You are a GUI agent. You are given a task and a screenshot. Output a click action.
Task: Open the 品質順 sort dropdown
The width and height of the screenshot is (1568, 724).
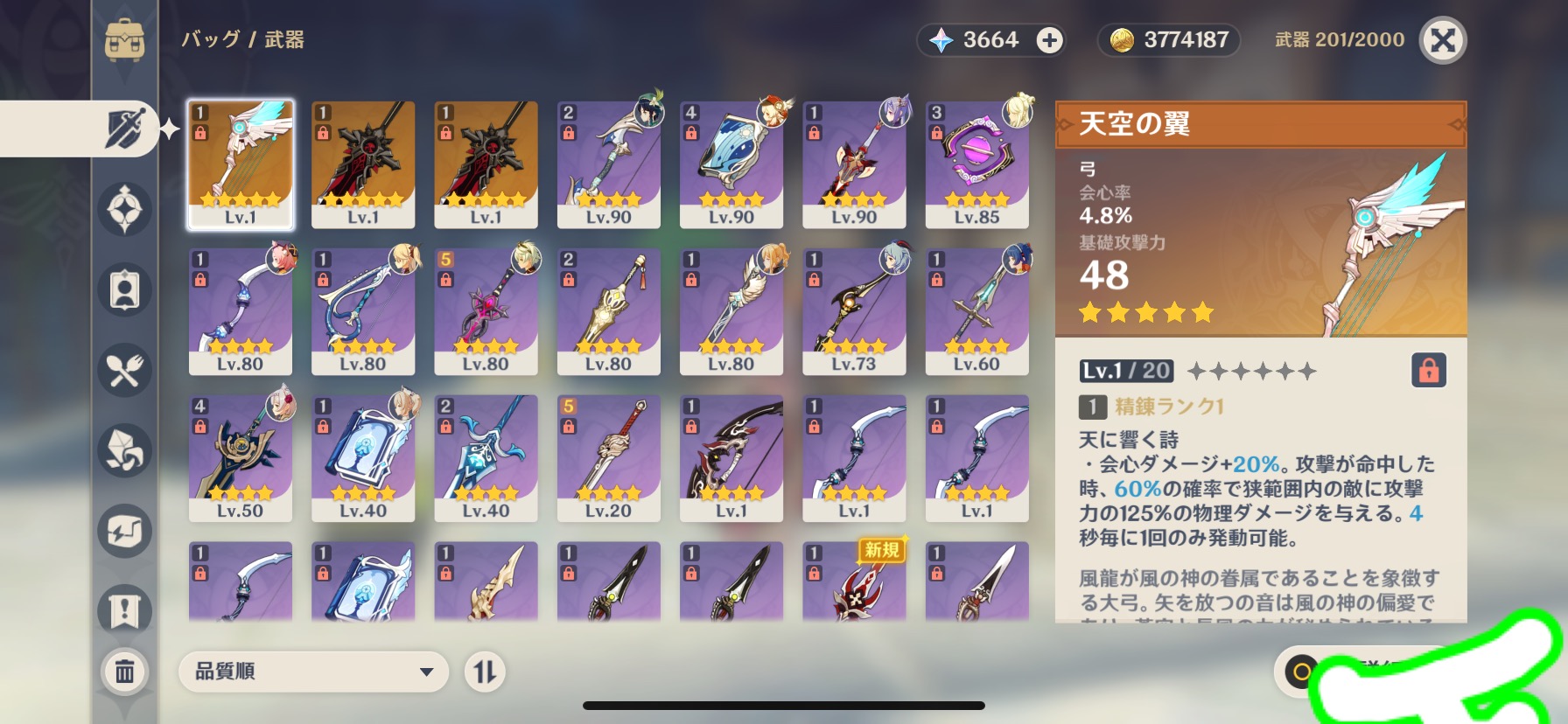tap(313, 672)
